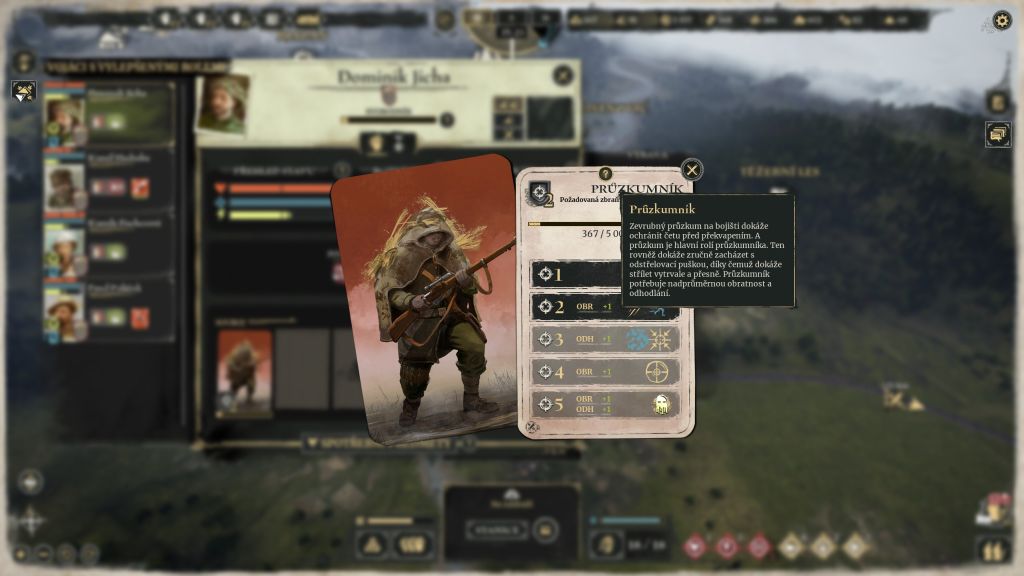Viewport: 1024px width, 576px height.
Task: Select level 2 row with OBR bonus
Action: click(604, 307)
